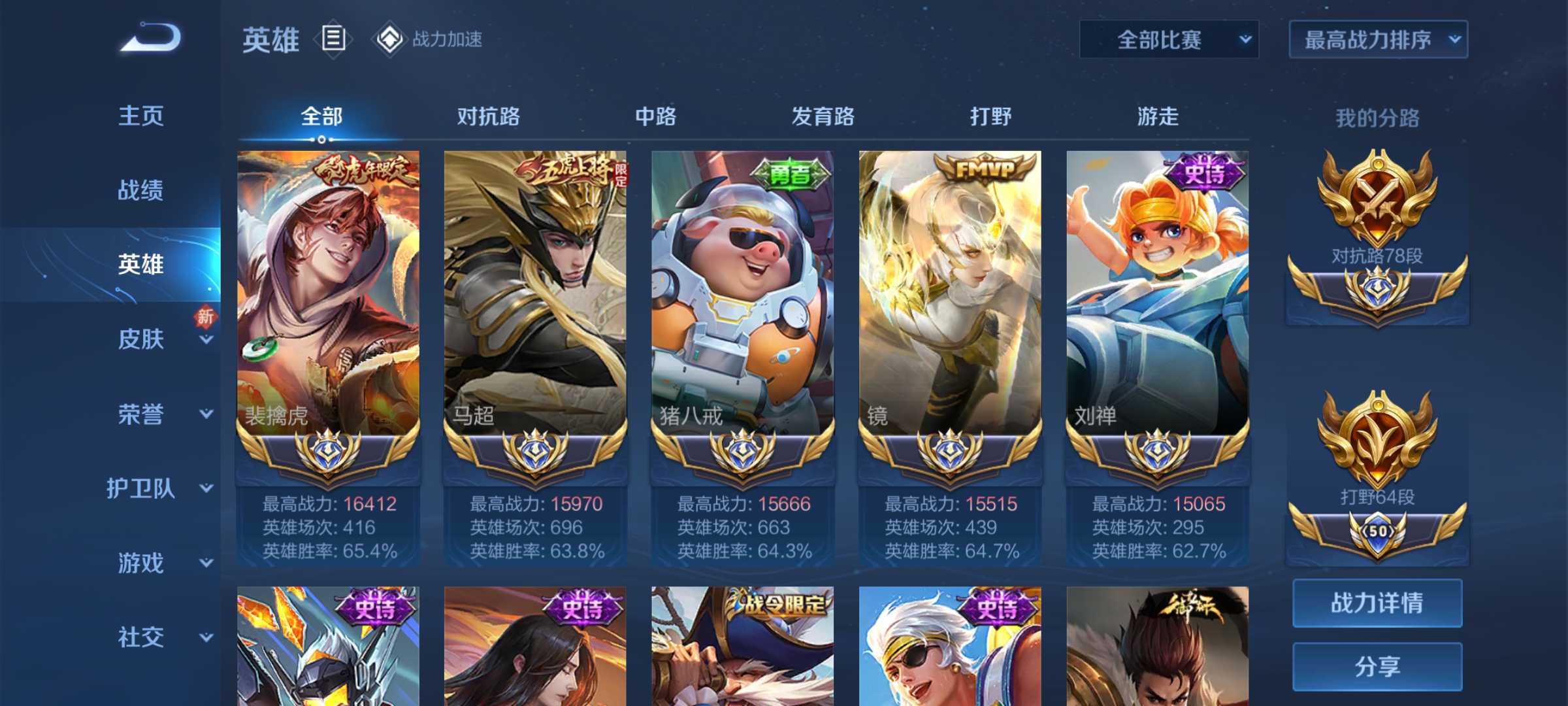Image resolution: width=1568 pixels, height=706 pixels.
Task: Open 战力详情 power details
Action: (x=1377, y=603)
